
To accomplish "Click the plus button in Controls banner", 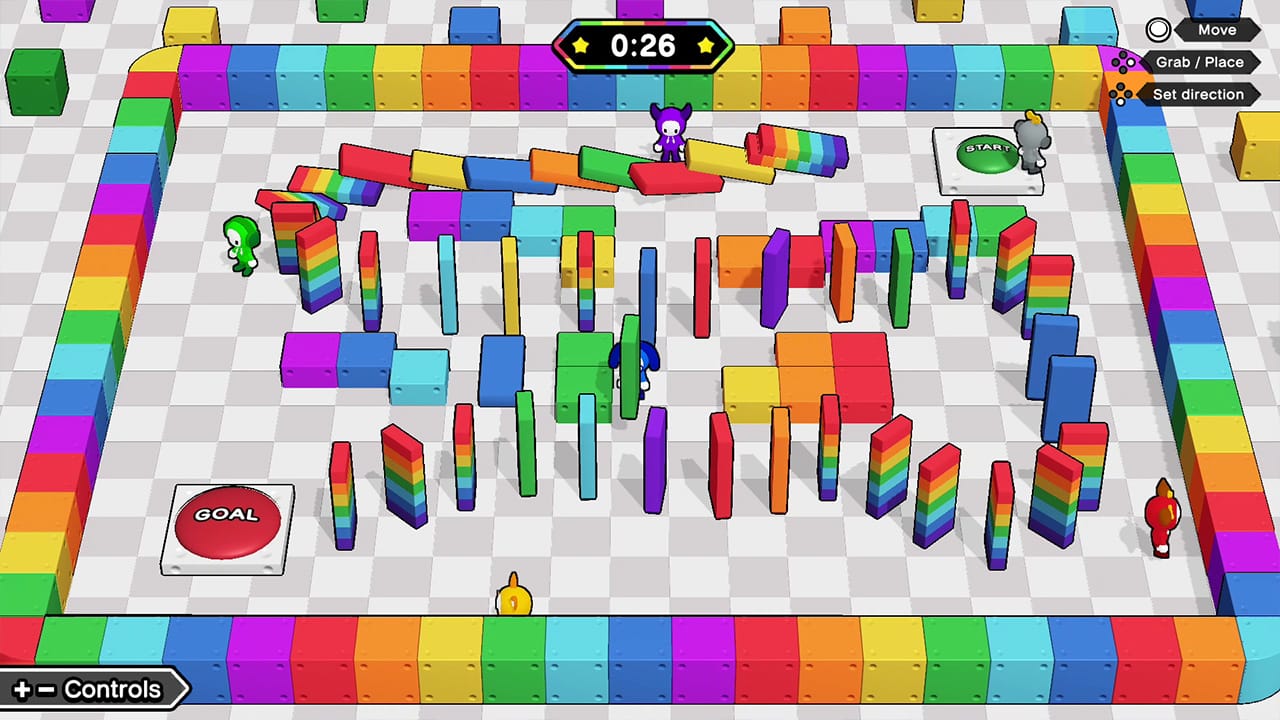I will [22, 689].
